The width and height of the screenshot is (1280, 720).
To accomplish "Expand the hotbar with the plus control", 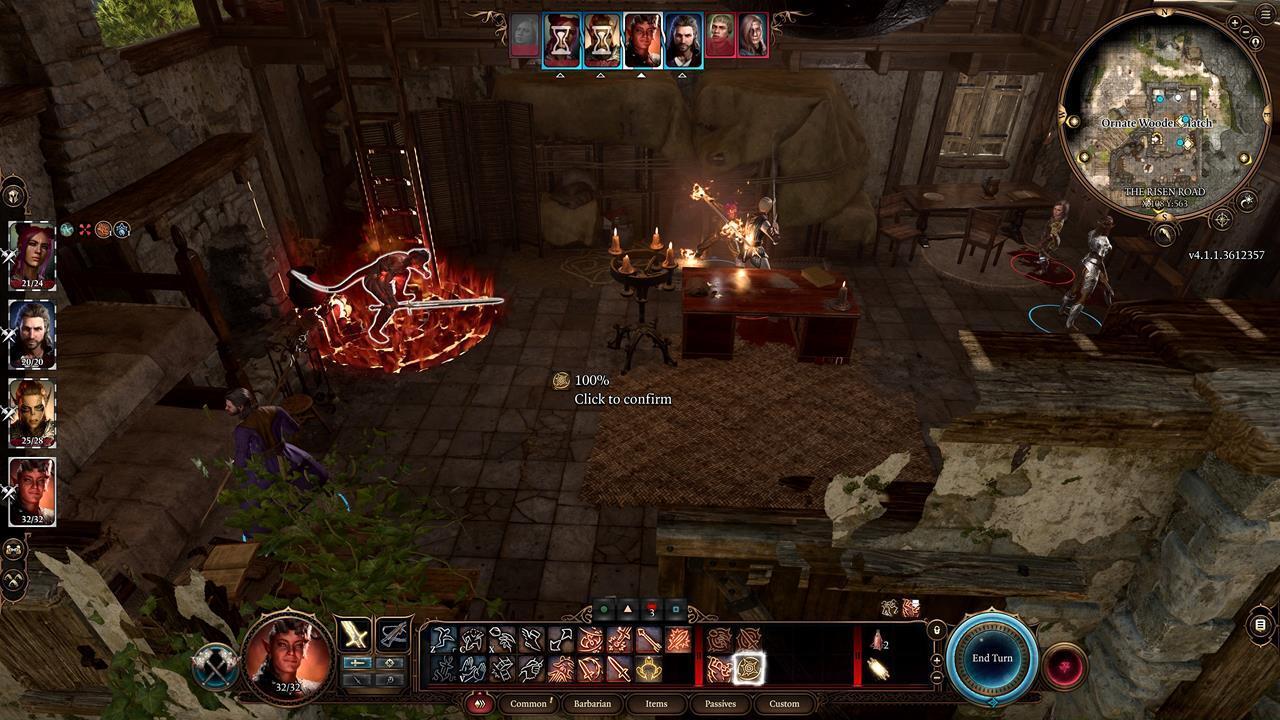I will click(x=936, y=659).
